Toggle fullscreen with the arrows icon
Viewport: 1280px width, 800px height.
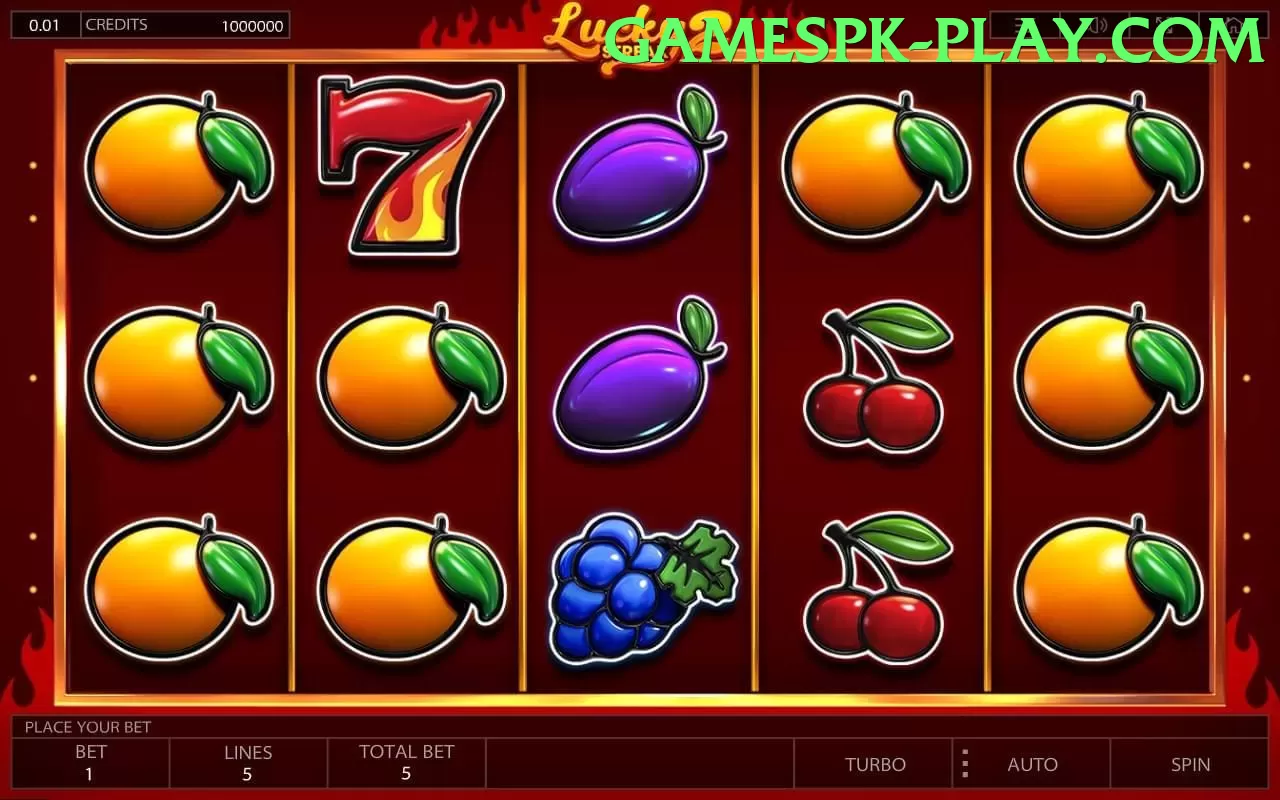click(x=1166, y=25)
